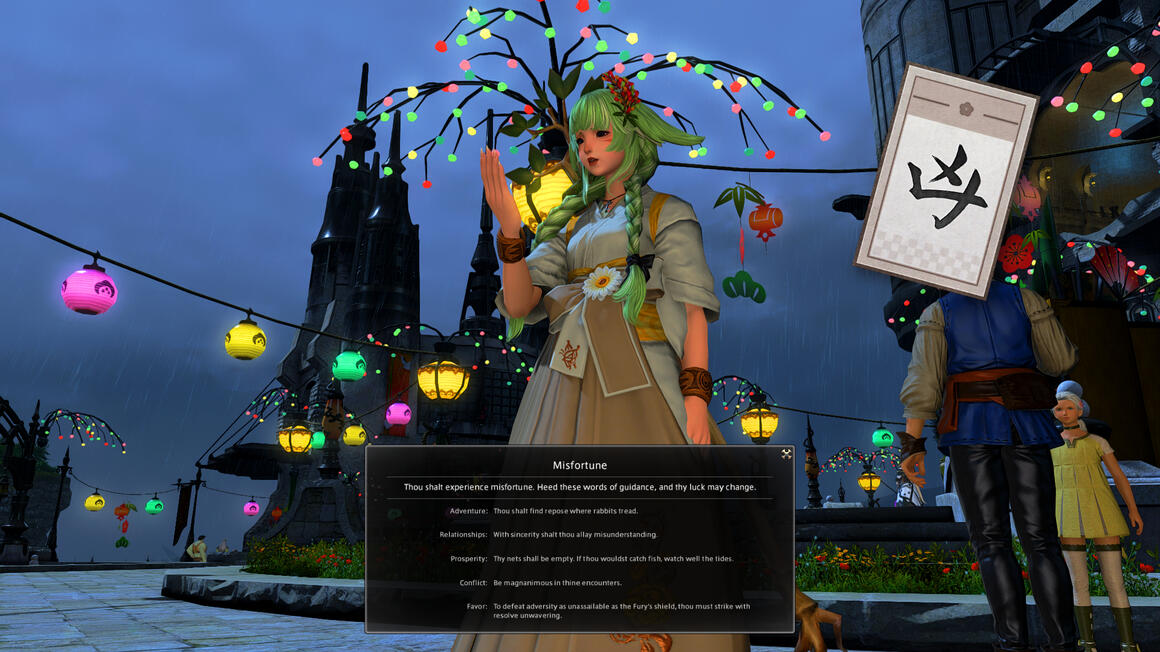This screenshot has height=652, width=1160.
Task: Close the Misfortune fortune window
Action: pos(786,454)
